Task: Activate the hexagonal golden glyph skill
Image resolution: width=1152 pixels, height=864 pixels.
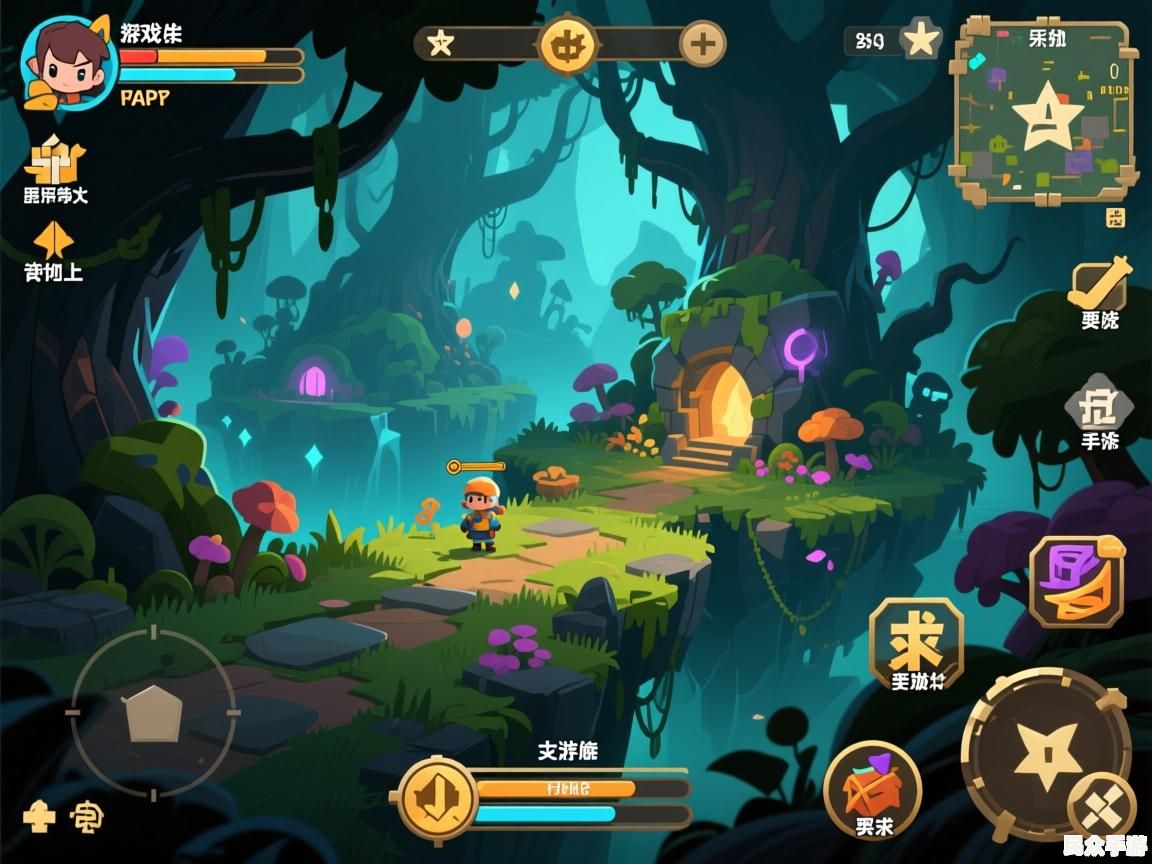Action: [916, 643]
